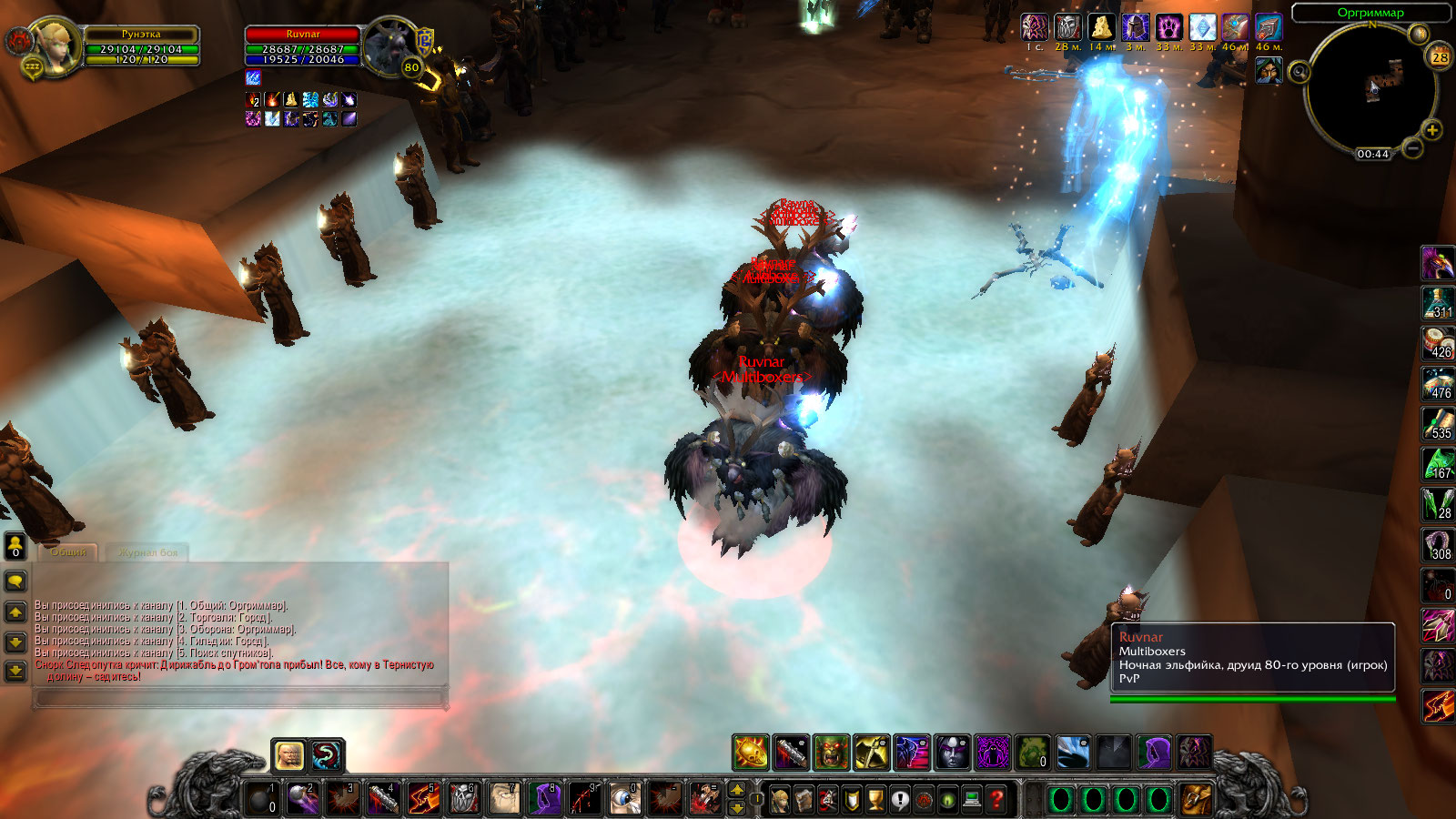The height and width of the screenshot is (819, 1456).
Task: Select the Общий chat tab
Action: [x=68, y=552]
